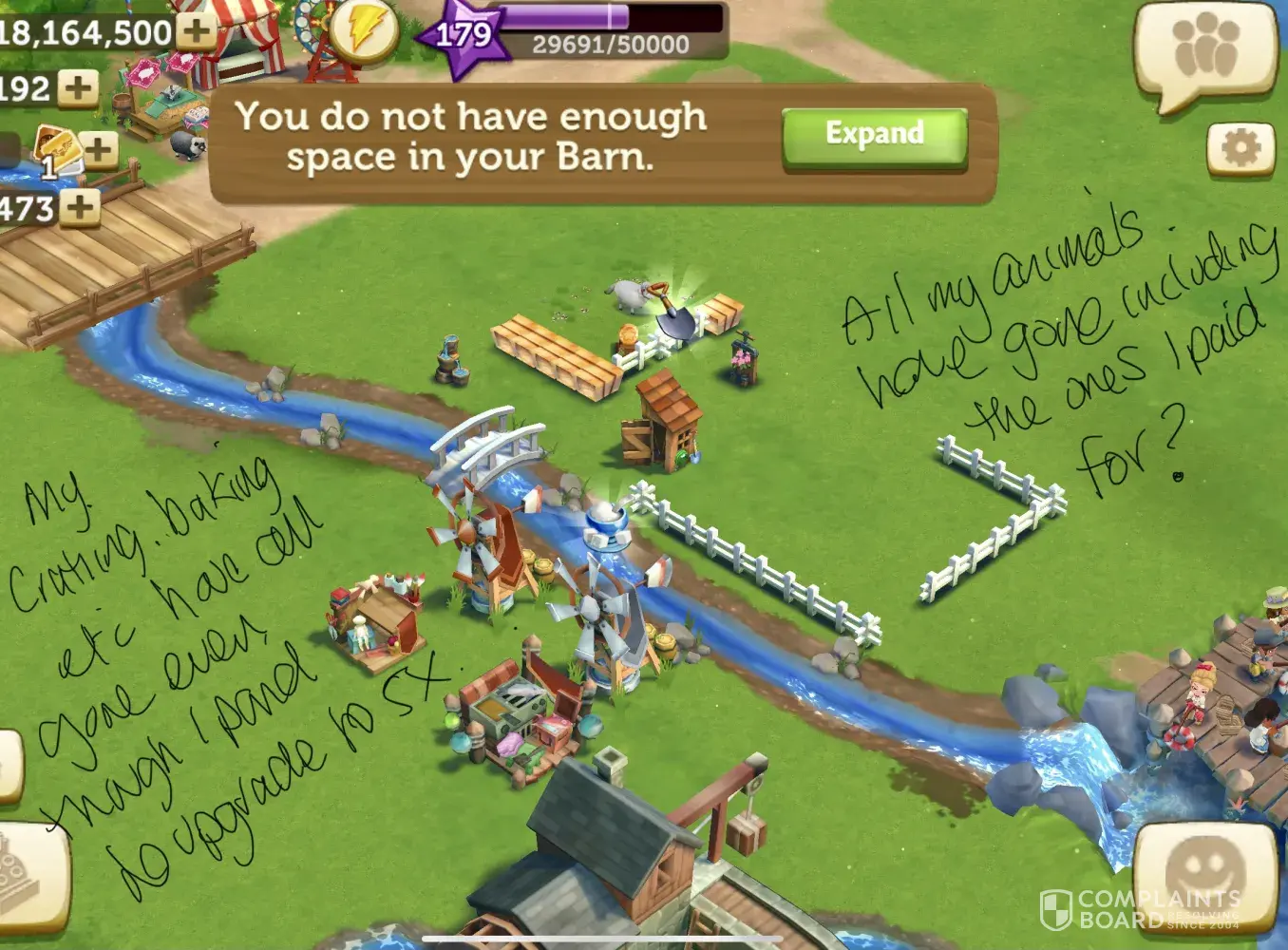Select the lightning bolt energy icon
This screenshot has width=1288, height=950.
coord(364,33)
